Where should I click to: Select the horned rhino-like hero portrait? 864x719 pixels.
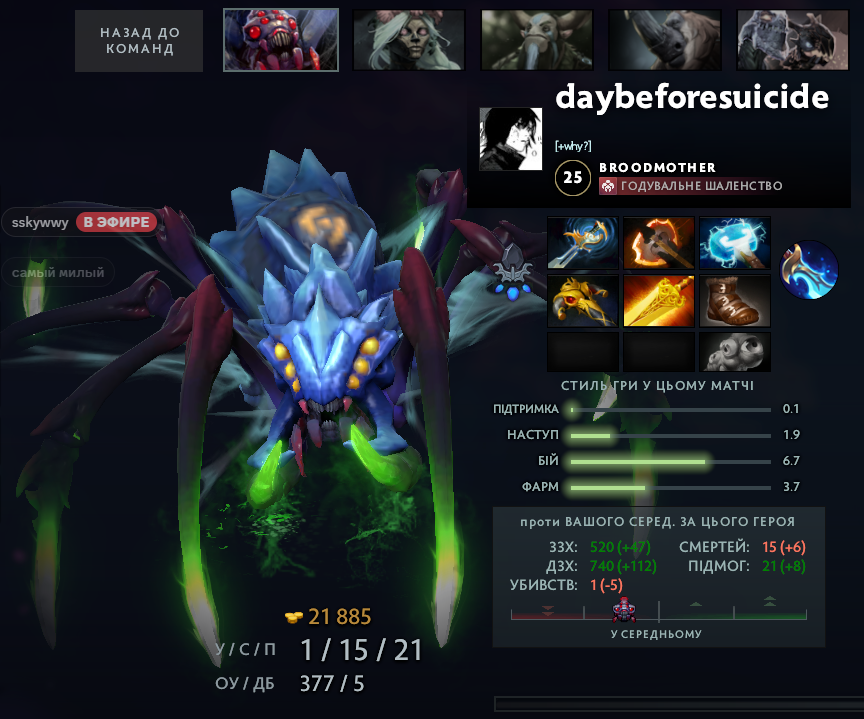coord(664,40)
